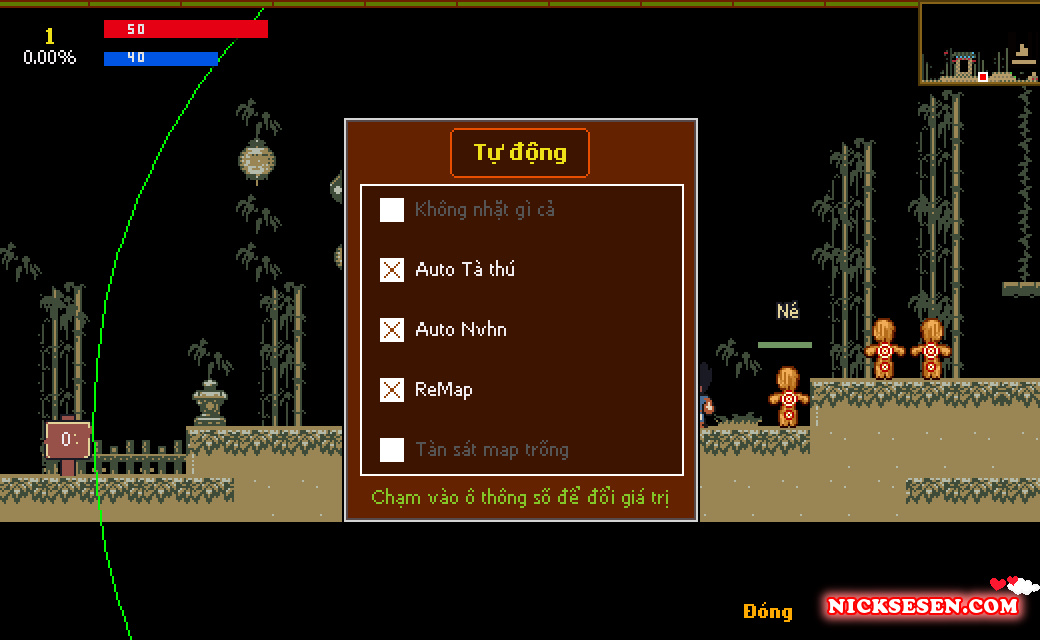The width and height of the screenshot is (1040, 640).
Task: Click the Tự động title button
Action: click(520, 153)
